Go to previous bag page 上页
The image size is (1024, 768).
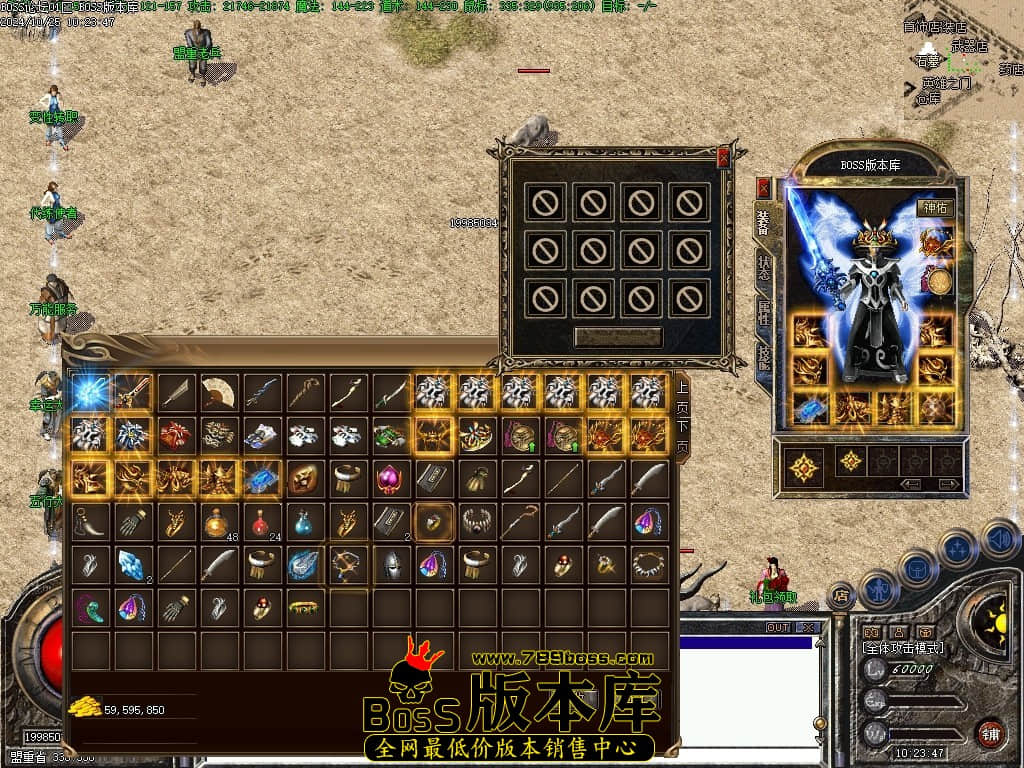click(x=682, y=397)
